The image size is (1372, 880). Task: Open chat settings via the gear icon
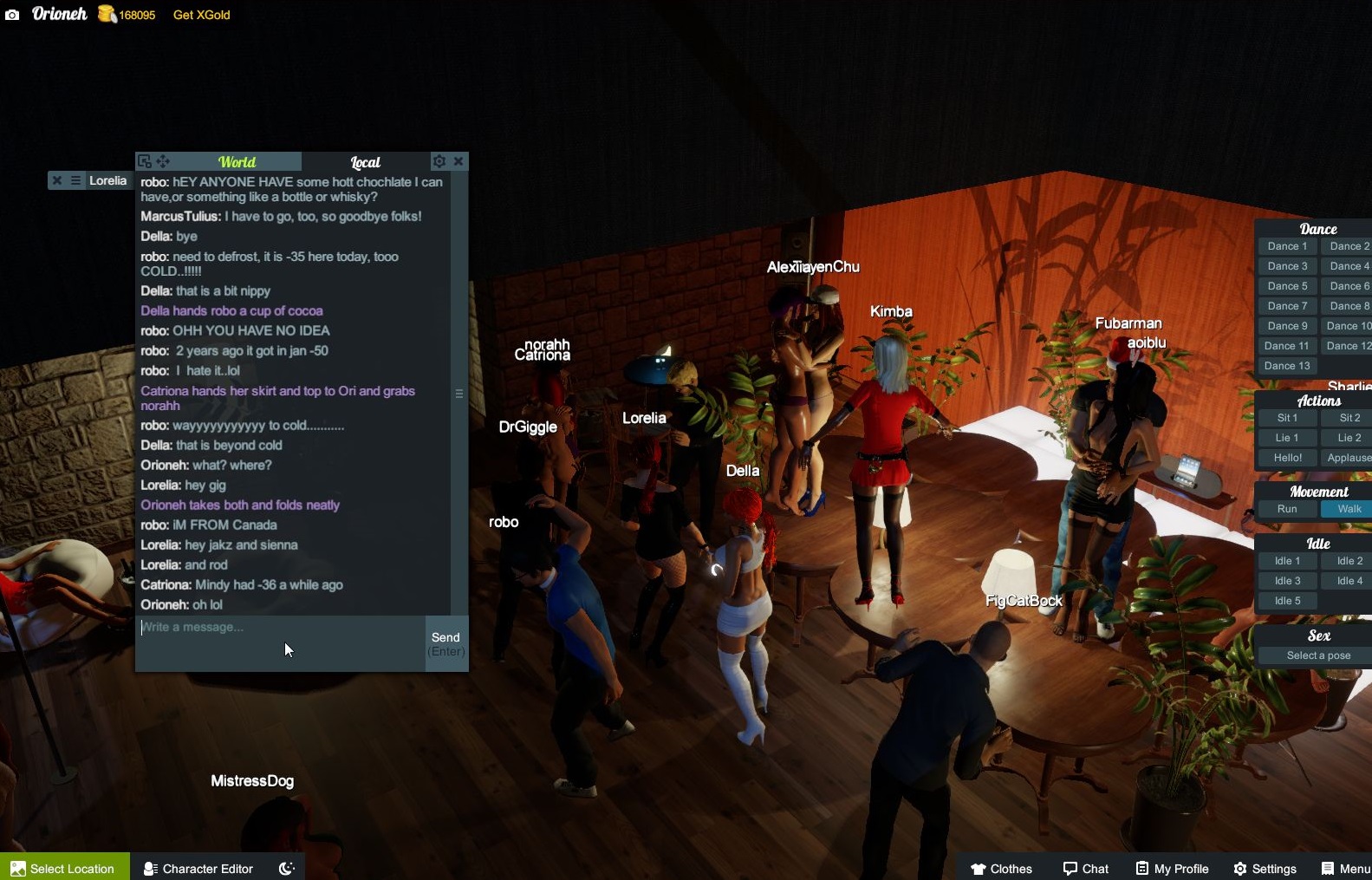(x=439, y=161)
